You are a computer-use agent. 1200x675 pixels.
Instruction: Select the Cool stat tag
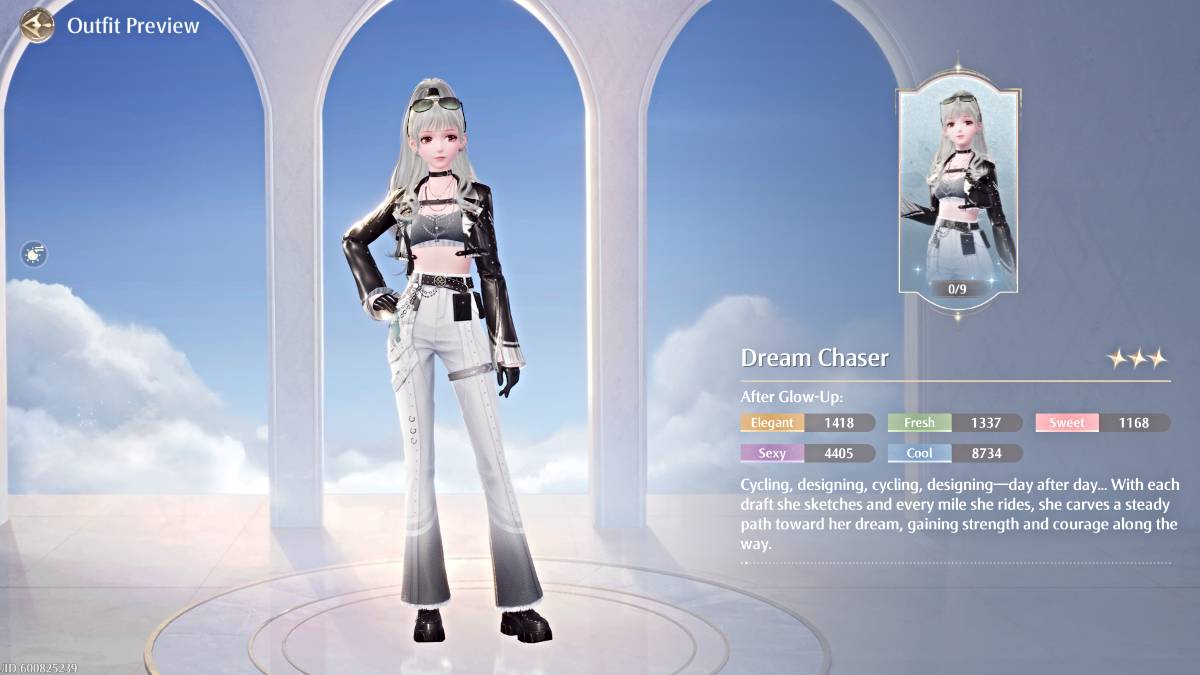(919, 453)
